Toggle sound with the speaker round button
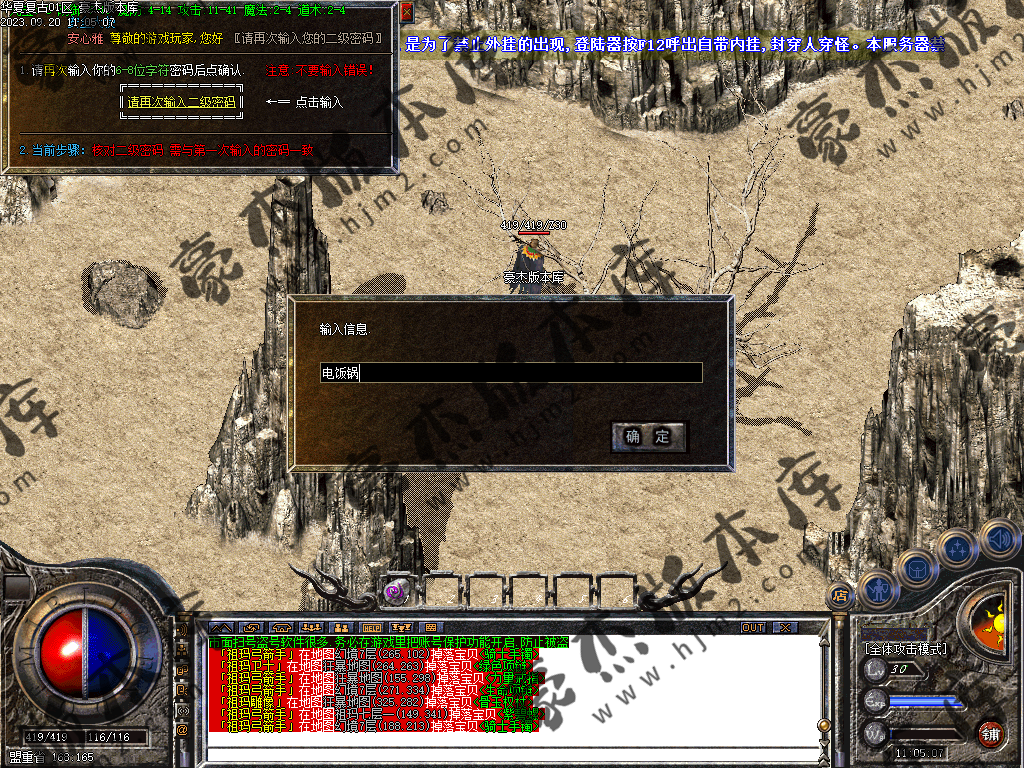 (998, 539)
